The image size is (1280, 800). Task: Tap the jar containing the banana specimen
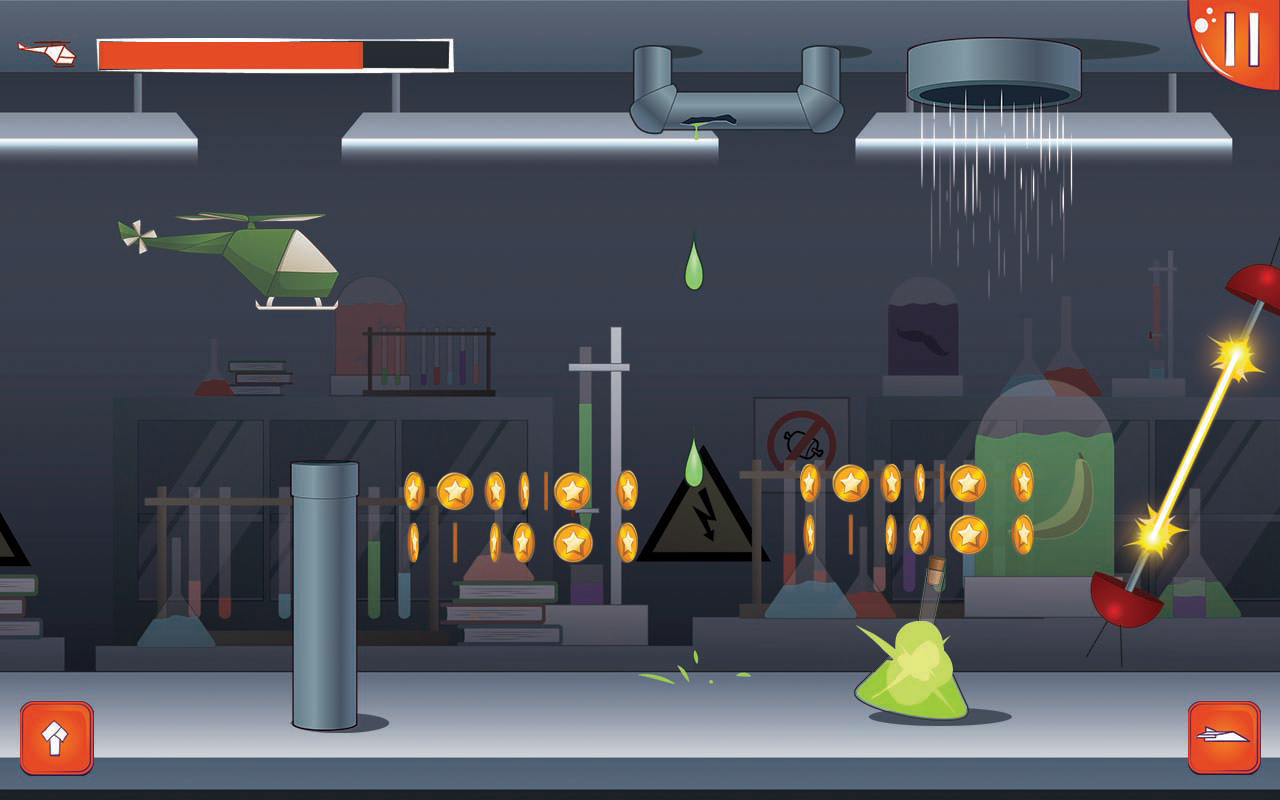point(1060,500)
